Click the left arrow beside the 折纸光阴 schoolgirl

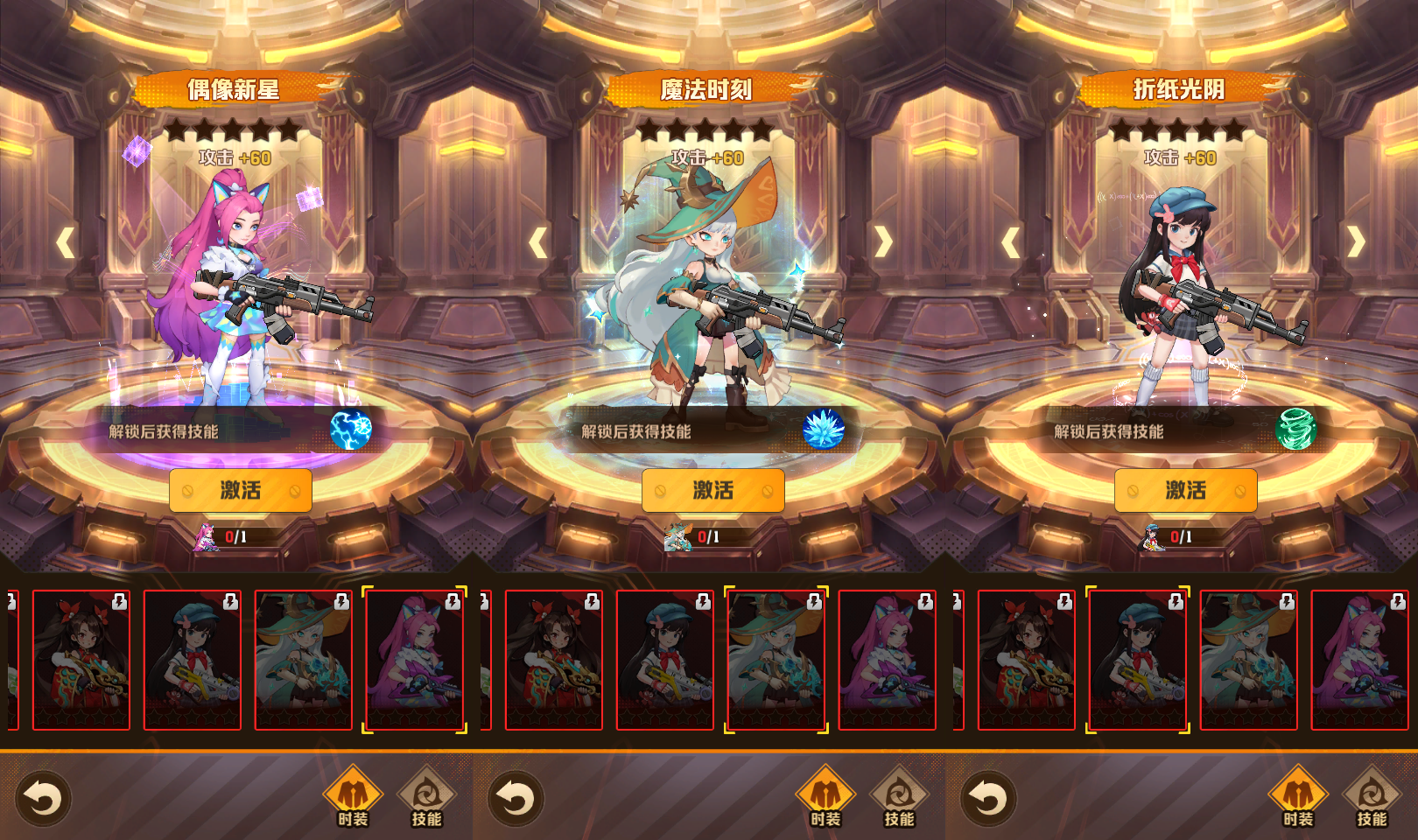pyautogui.click(x=1011, y=242)
